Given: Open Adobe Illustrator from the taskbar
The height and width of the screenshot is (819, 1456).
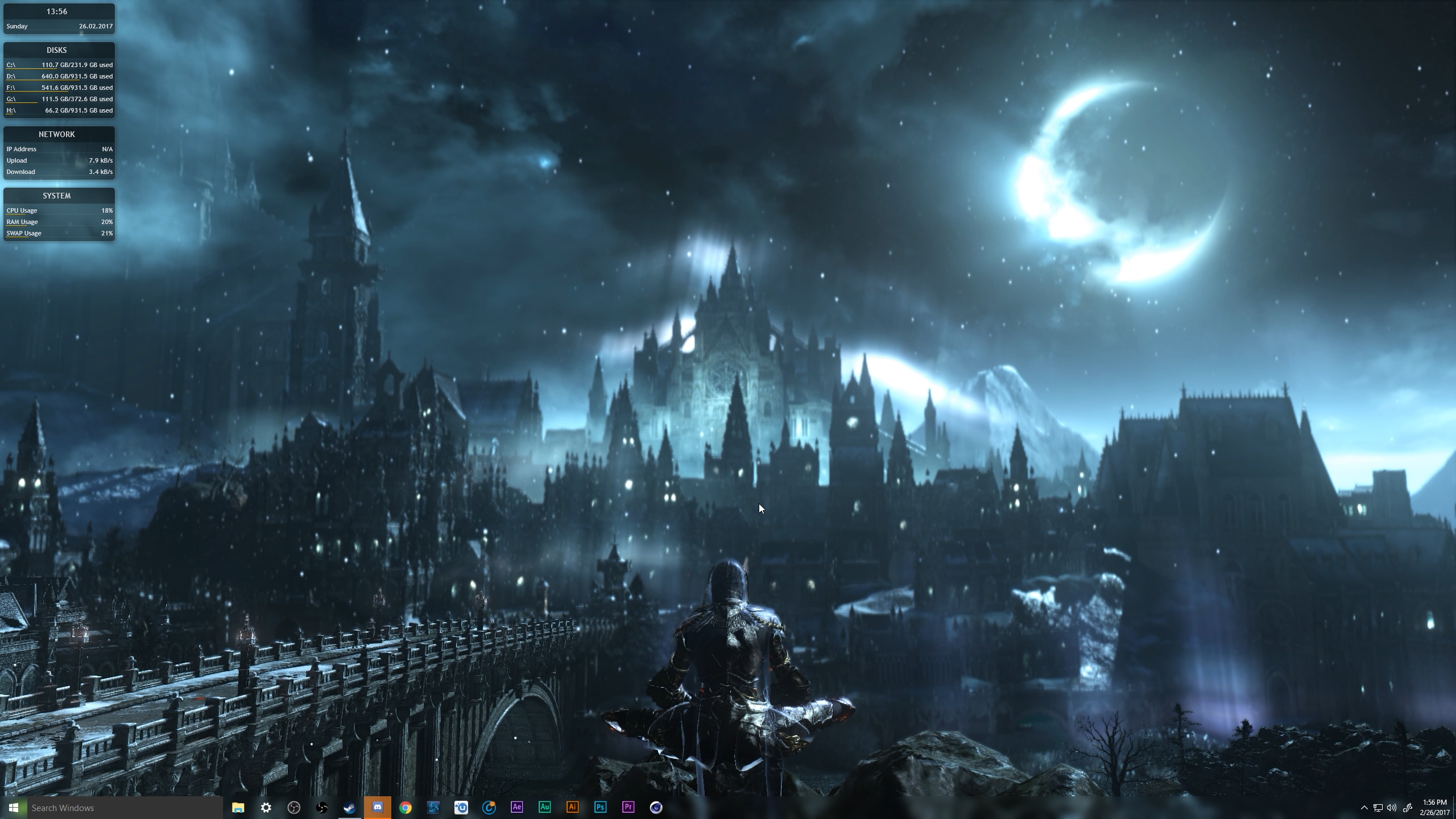Looking at the screenshot, I should click(573, 807).
